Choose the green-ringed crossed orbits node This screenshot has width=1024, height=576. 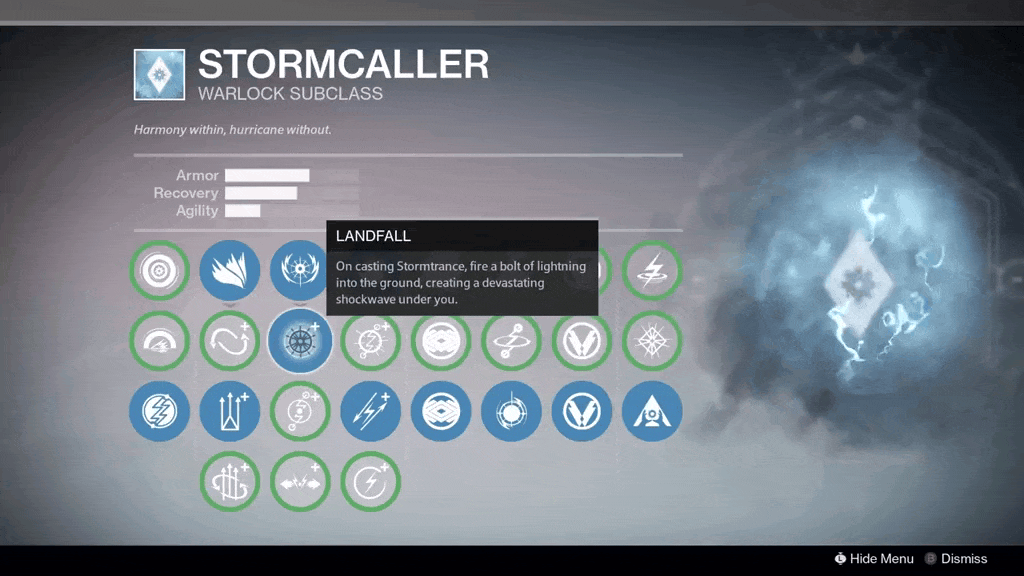[511, 341]
